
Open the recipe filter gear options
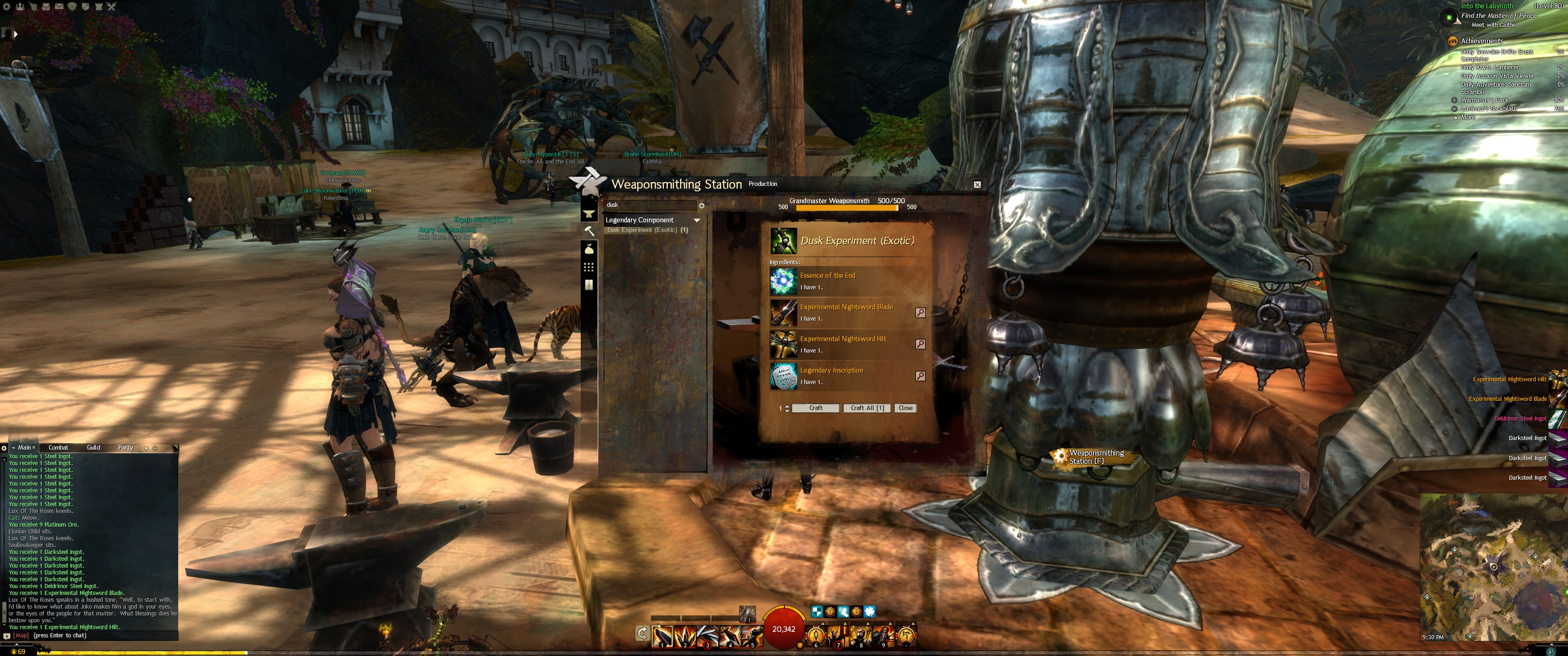click(701, 206)
